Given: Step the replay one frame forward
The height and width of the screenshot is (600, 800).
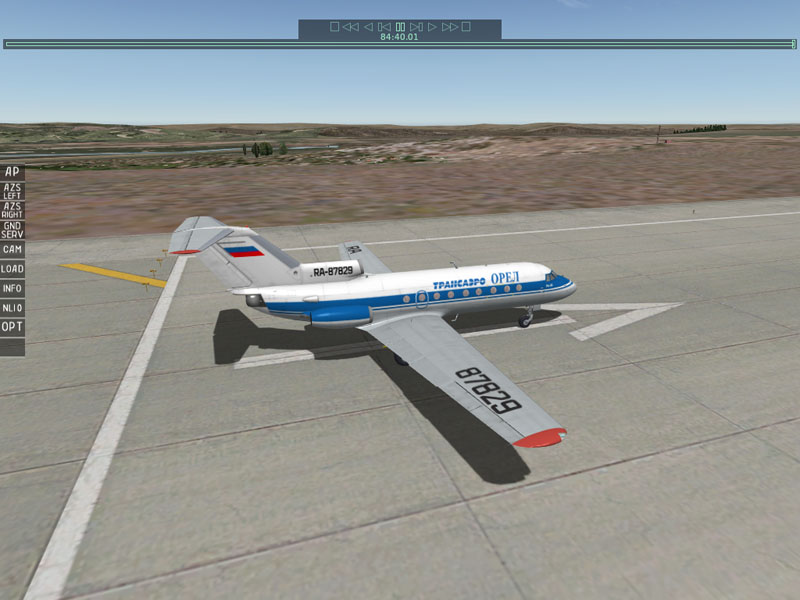Looking at the screenshot, I should pos(416,27).
